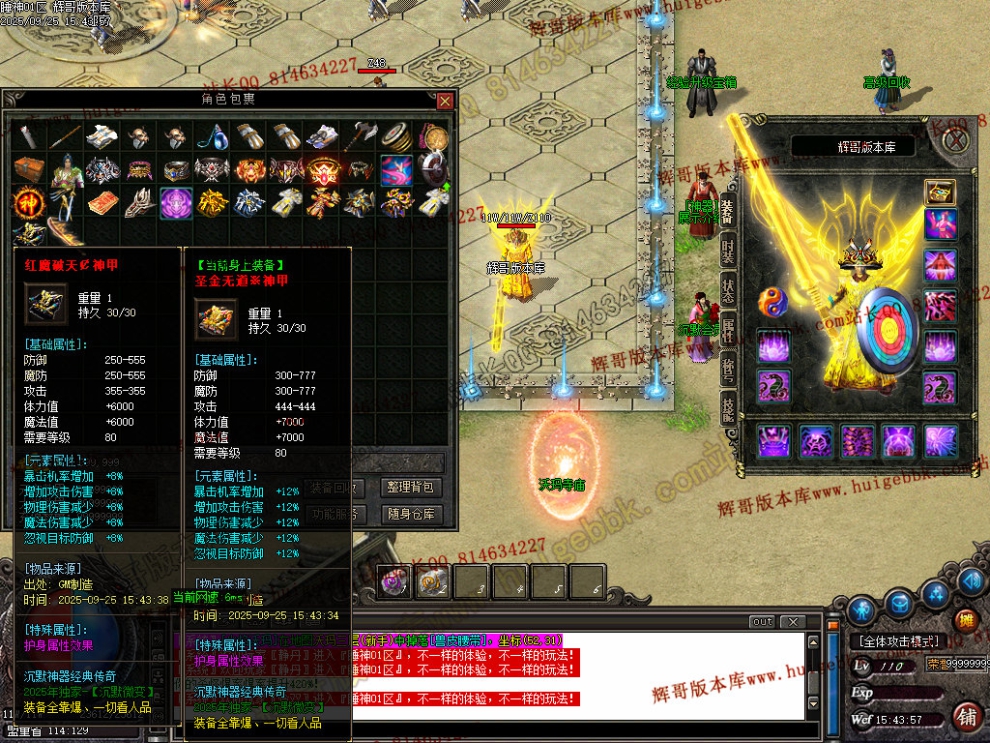Image resolution: width=990 pixels, height=743 pixels.
Task: Open the 随身仓库 portable warehouse
Action: point(412,514)
